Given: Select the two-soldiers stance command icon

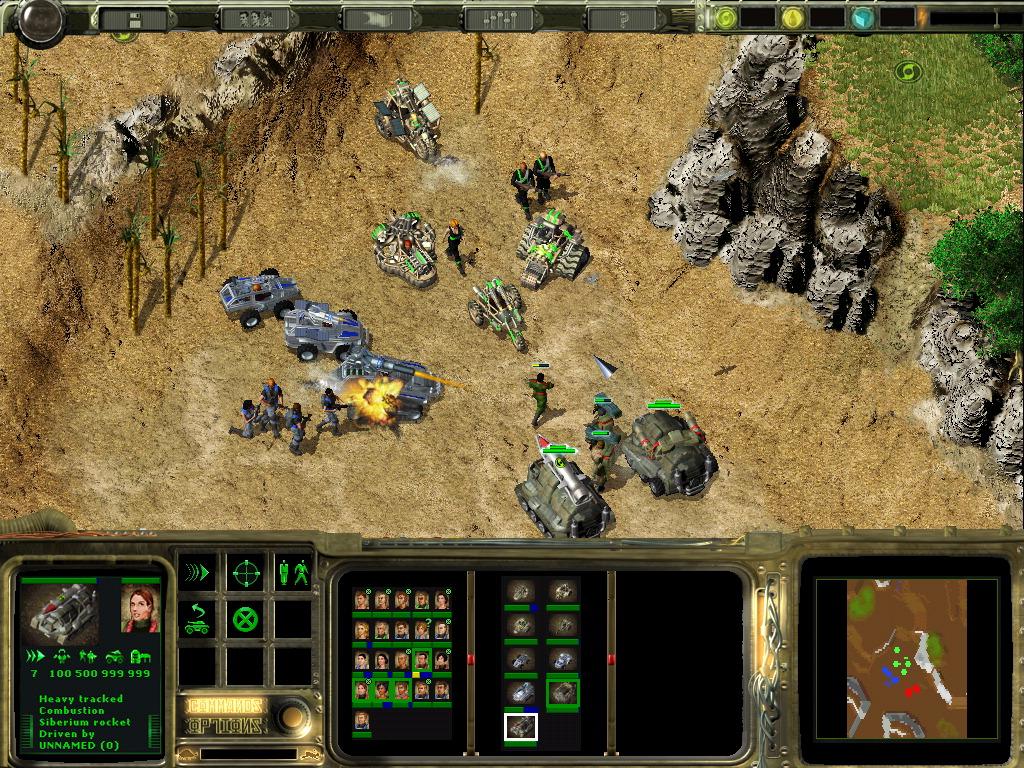Looking at the screenshot, I should (x=293, y=573).
